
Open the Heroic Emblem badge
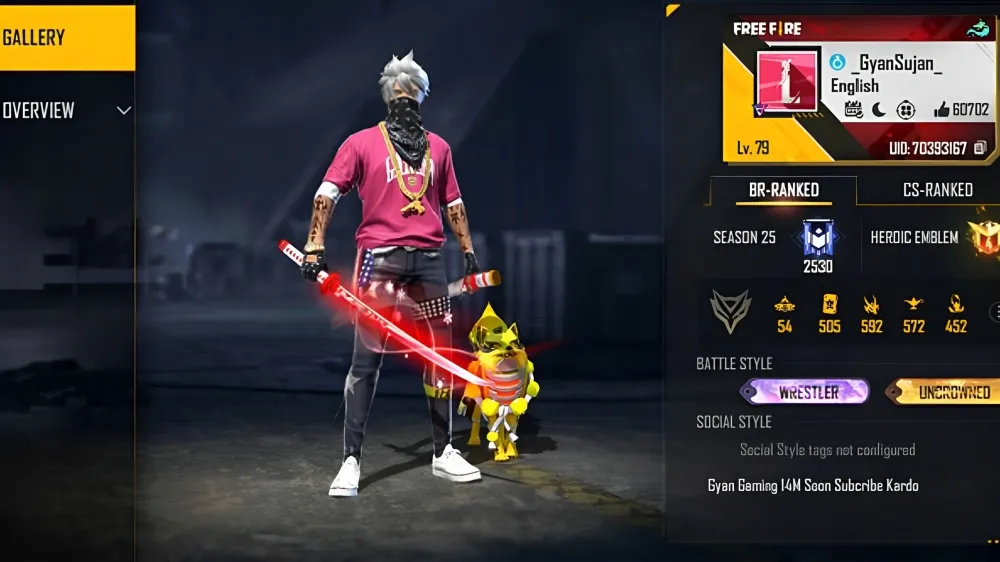983,237
